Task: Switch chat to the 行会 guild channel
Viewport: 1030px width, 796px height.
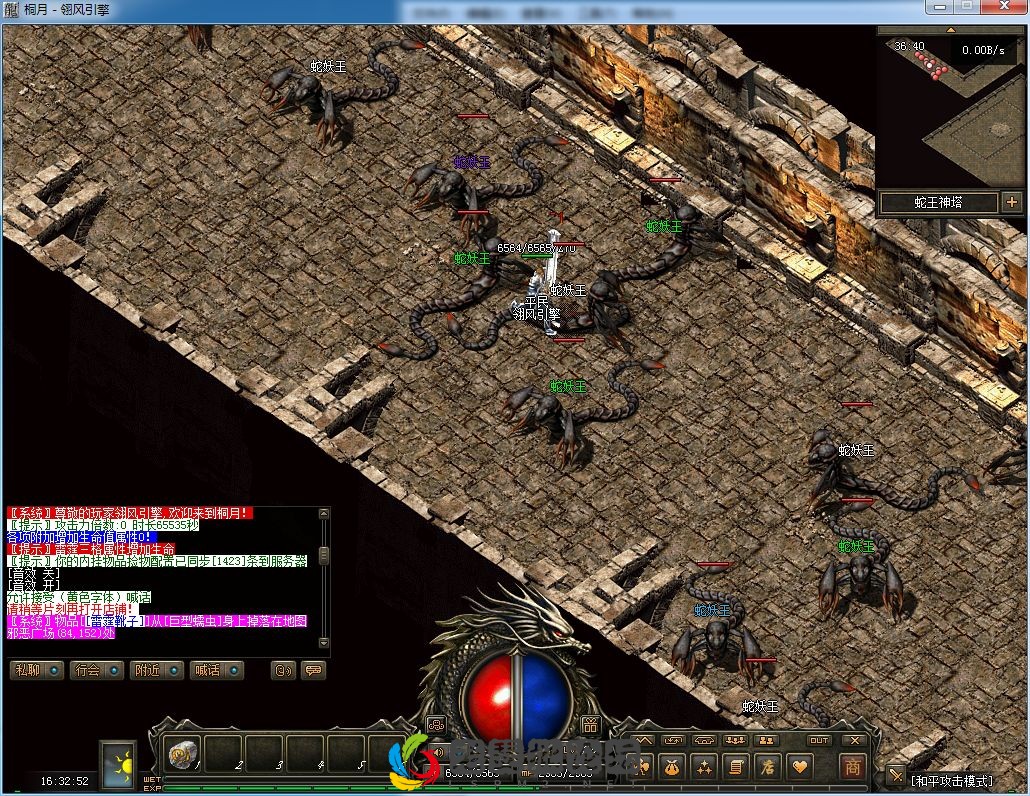Action: coord(96,670)
